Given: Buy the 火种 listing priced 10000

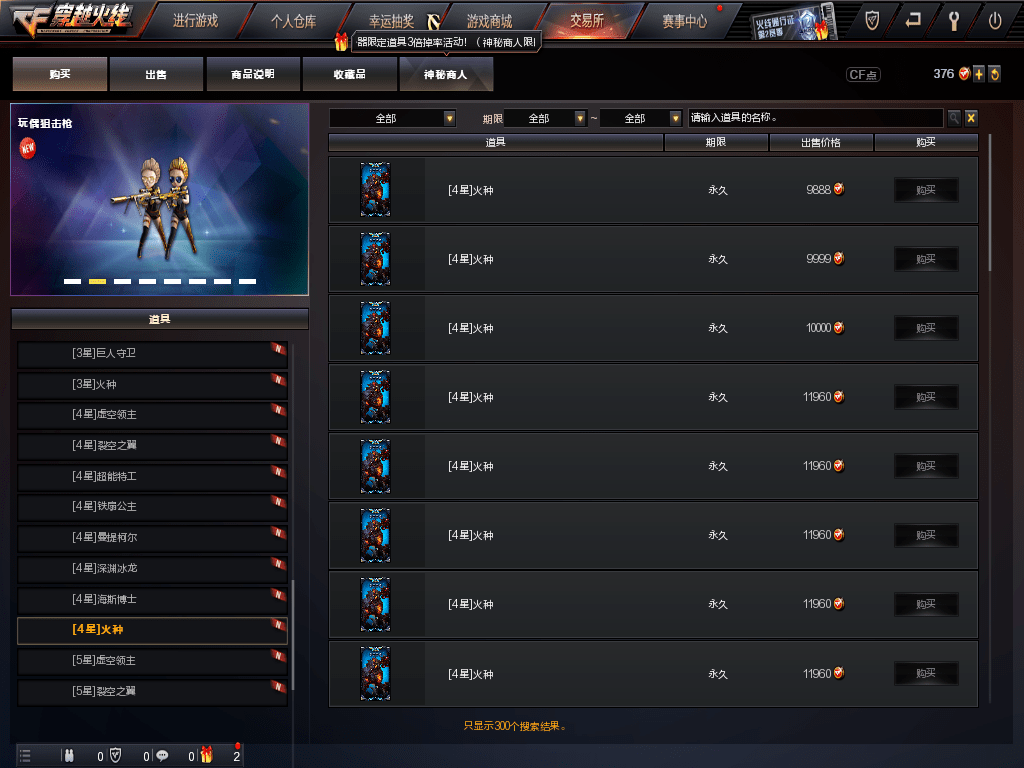Looking at the screenshot, I should tap(925, 328).
